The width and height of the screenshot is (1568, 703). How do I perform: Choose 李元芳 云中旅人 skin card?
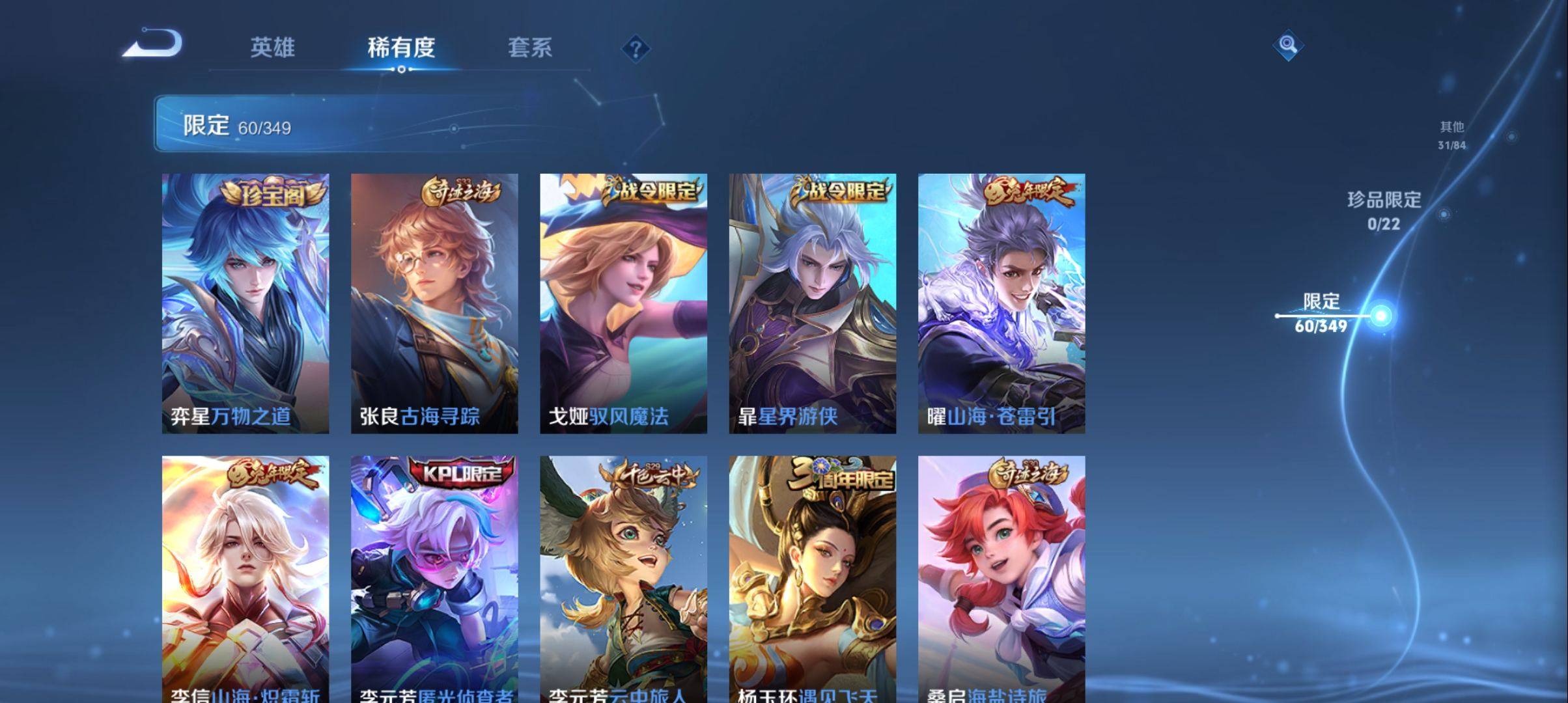pyautogui.click(x=623, y=579)
